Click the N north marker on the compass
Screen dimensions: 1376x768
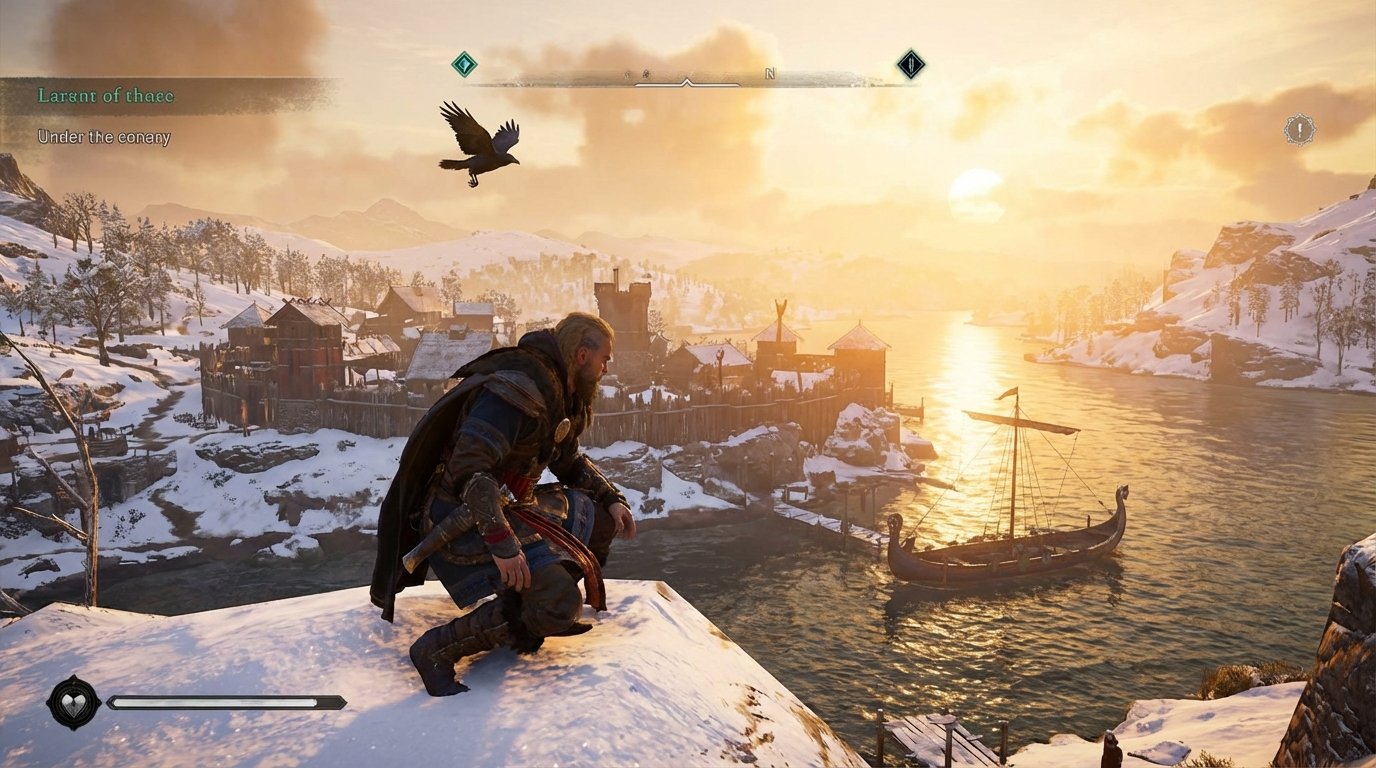[769, 73]
